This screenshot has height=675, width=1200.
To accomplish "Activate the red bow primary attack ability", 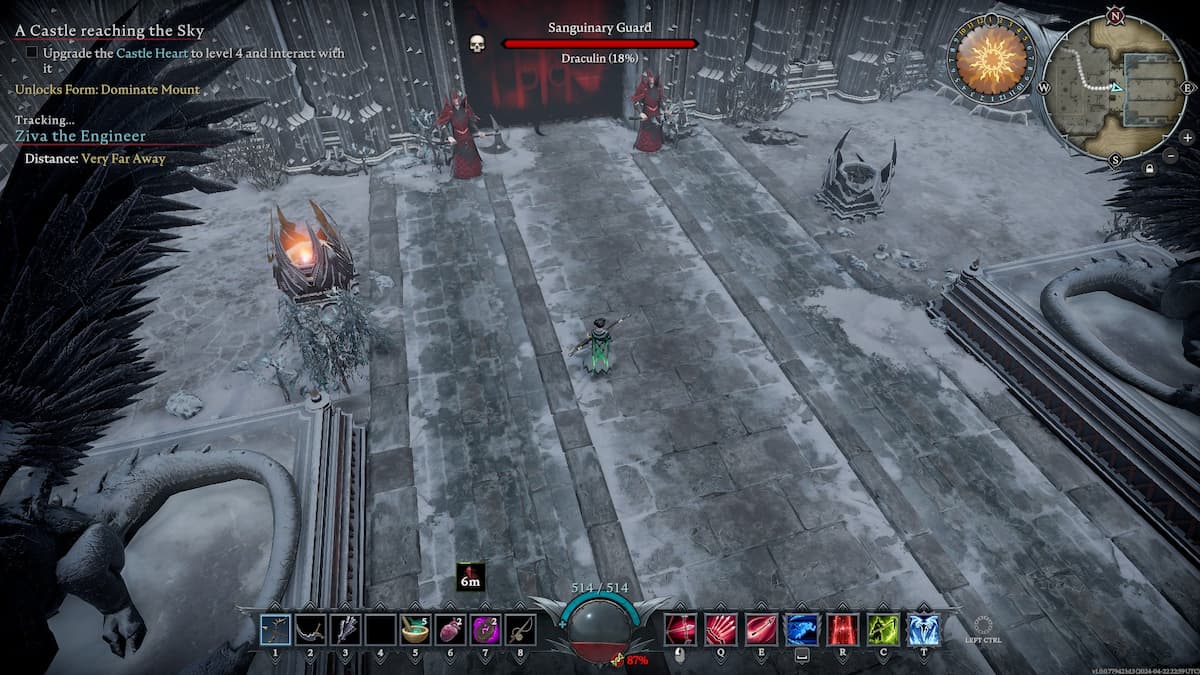I will coord(681,629).
